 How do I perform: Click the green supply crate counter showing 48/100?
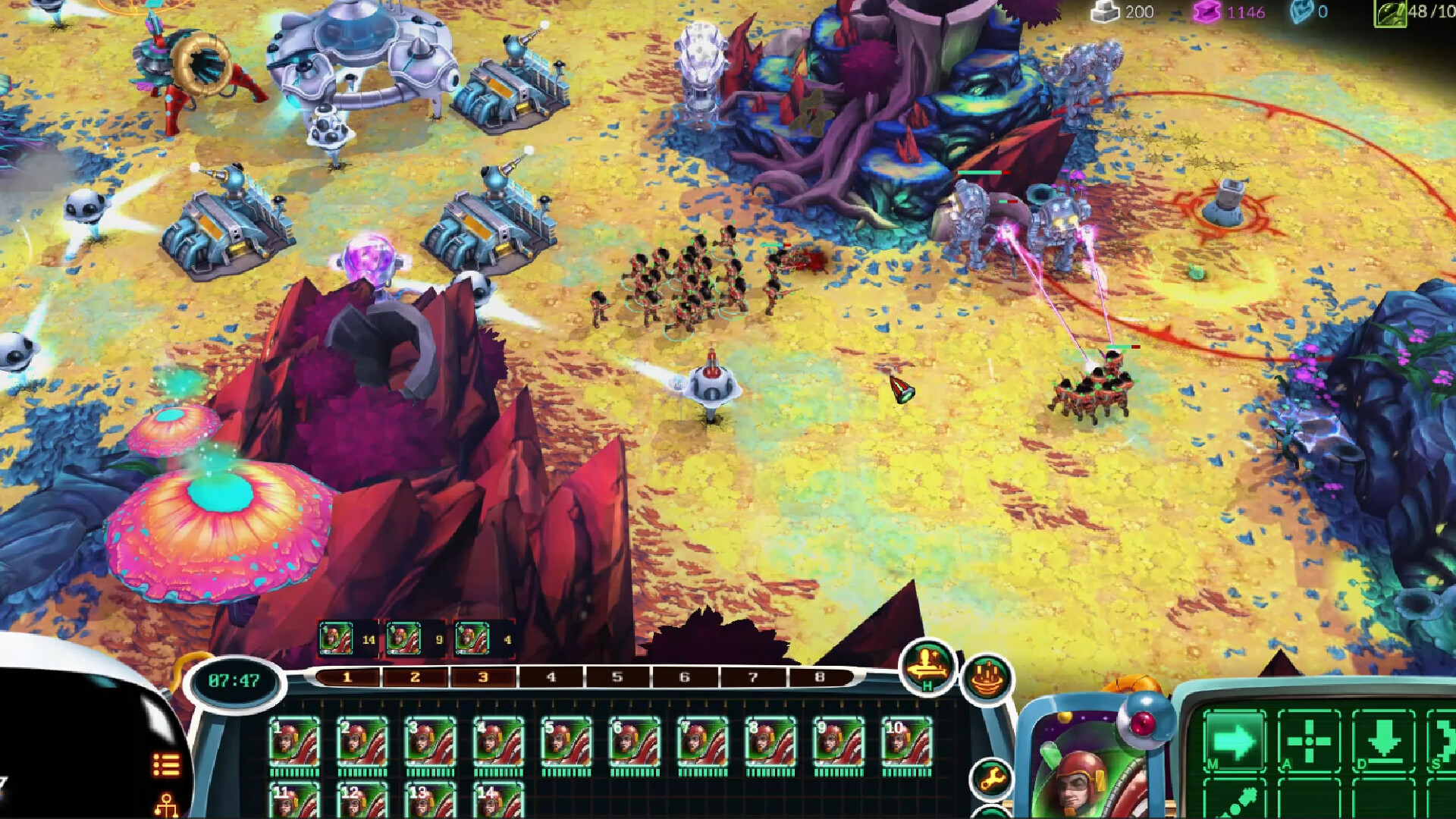[x=1412, y=12]
